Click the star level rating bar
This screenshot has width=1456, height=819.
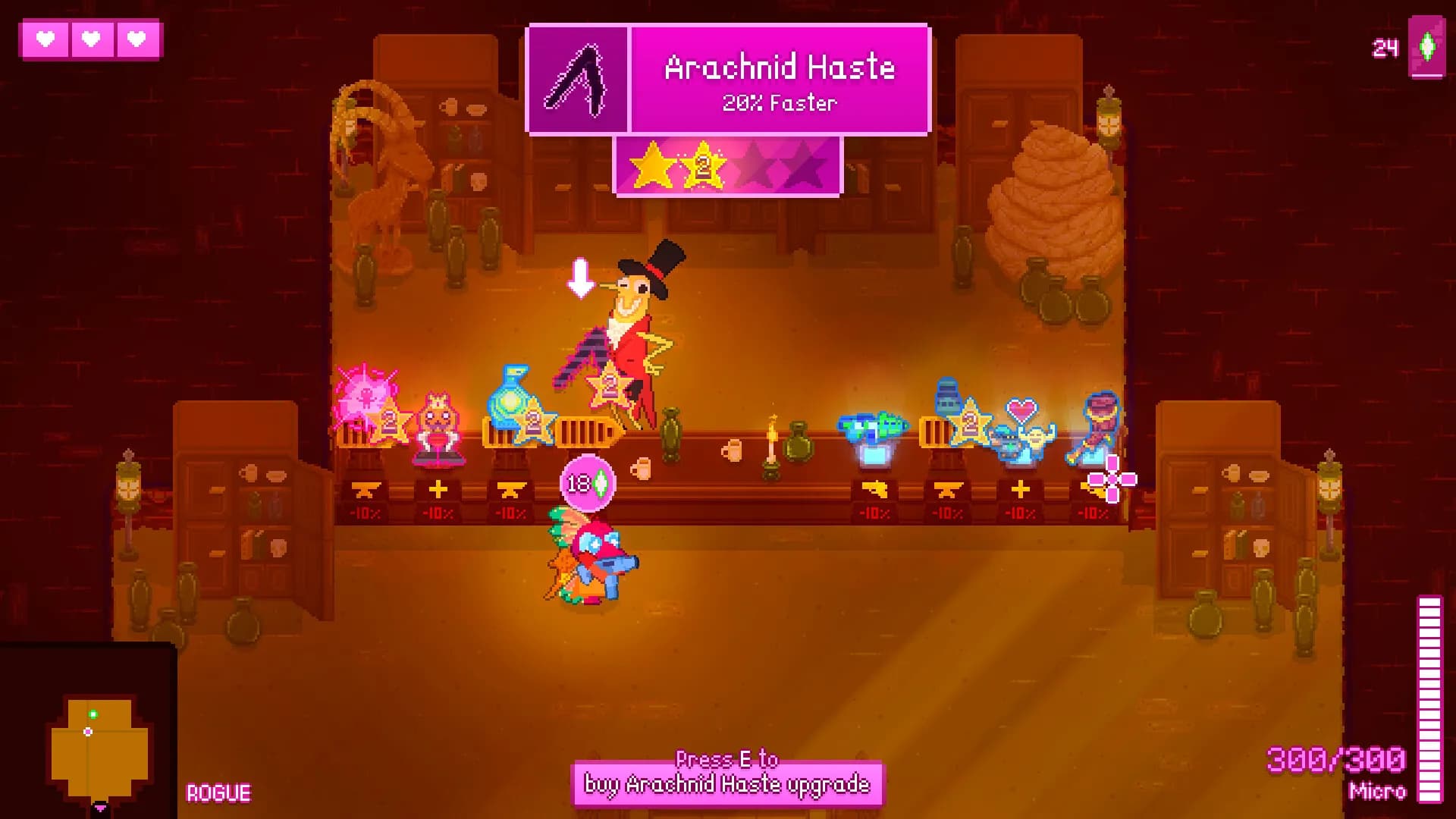point(728,165)
